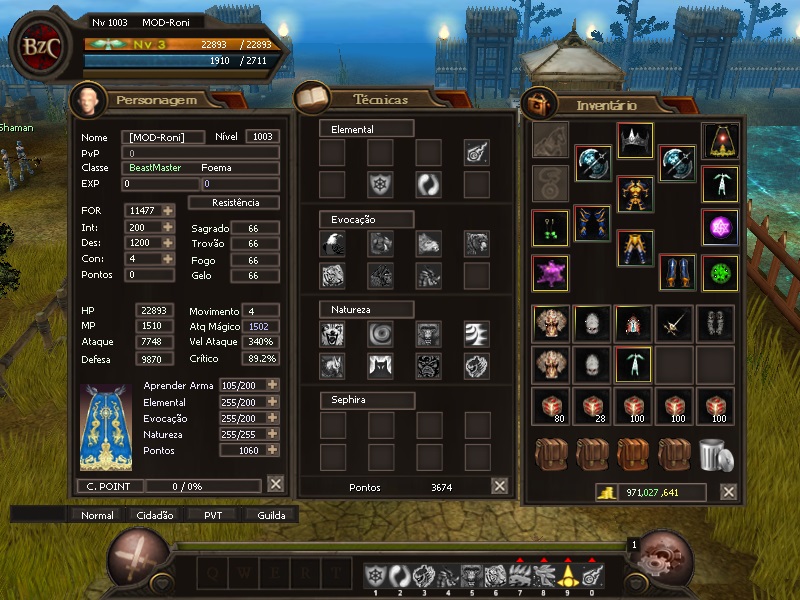The width and height of the screenshot is (800, 600).
Task: Add a point to Con attribute
Action: (x=168, y=259)
